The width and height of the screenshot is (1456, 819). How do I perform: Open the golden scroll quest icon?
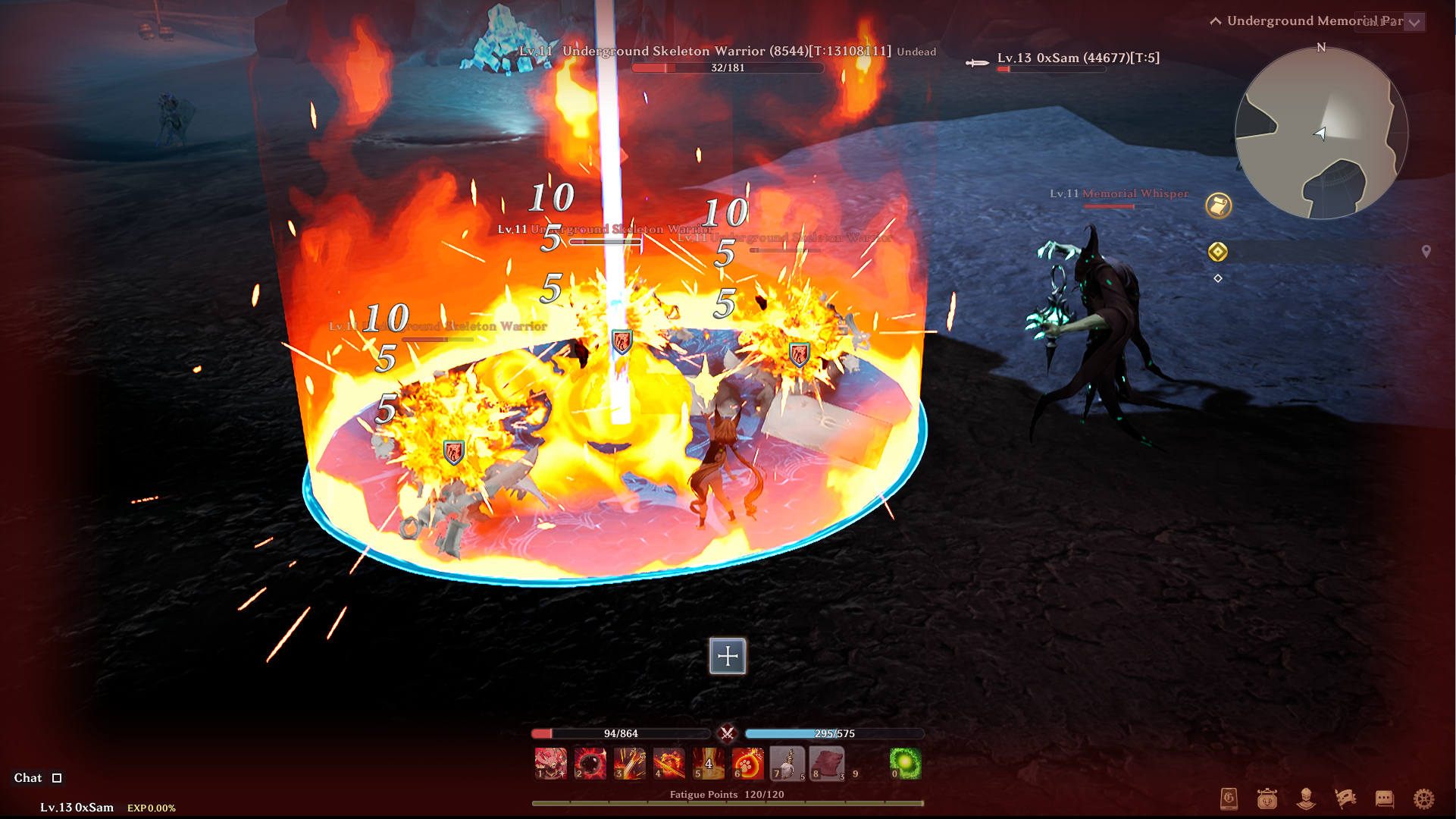(1218, 206)
